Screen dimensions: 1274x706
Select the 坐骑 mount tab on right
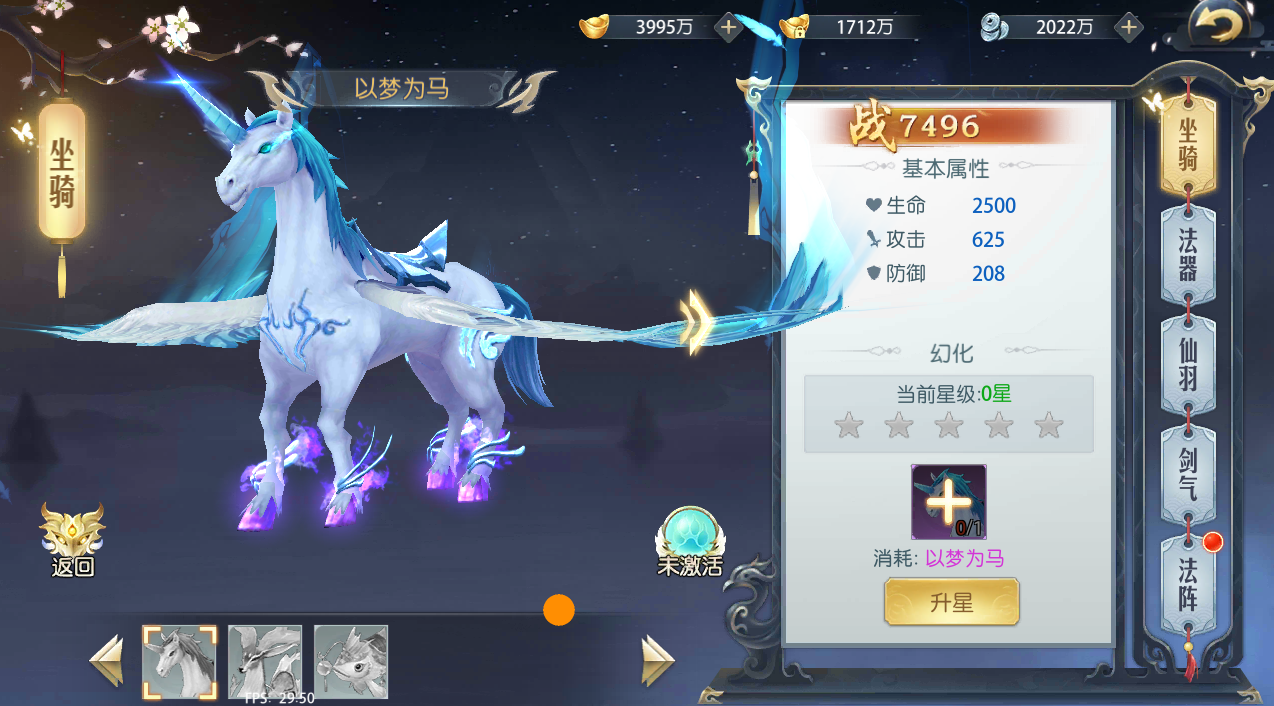point(1187,144)
